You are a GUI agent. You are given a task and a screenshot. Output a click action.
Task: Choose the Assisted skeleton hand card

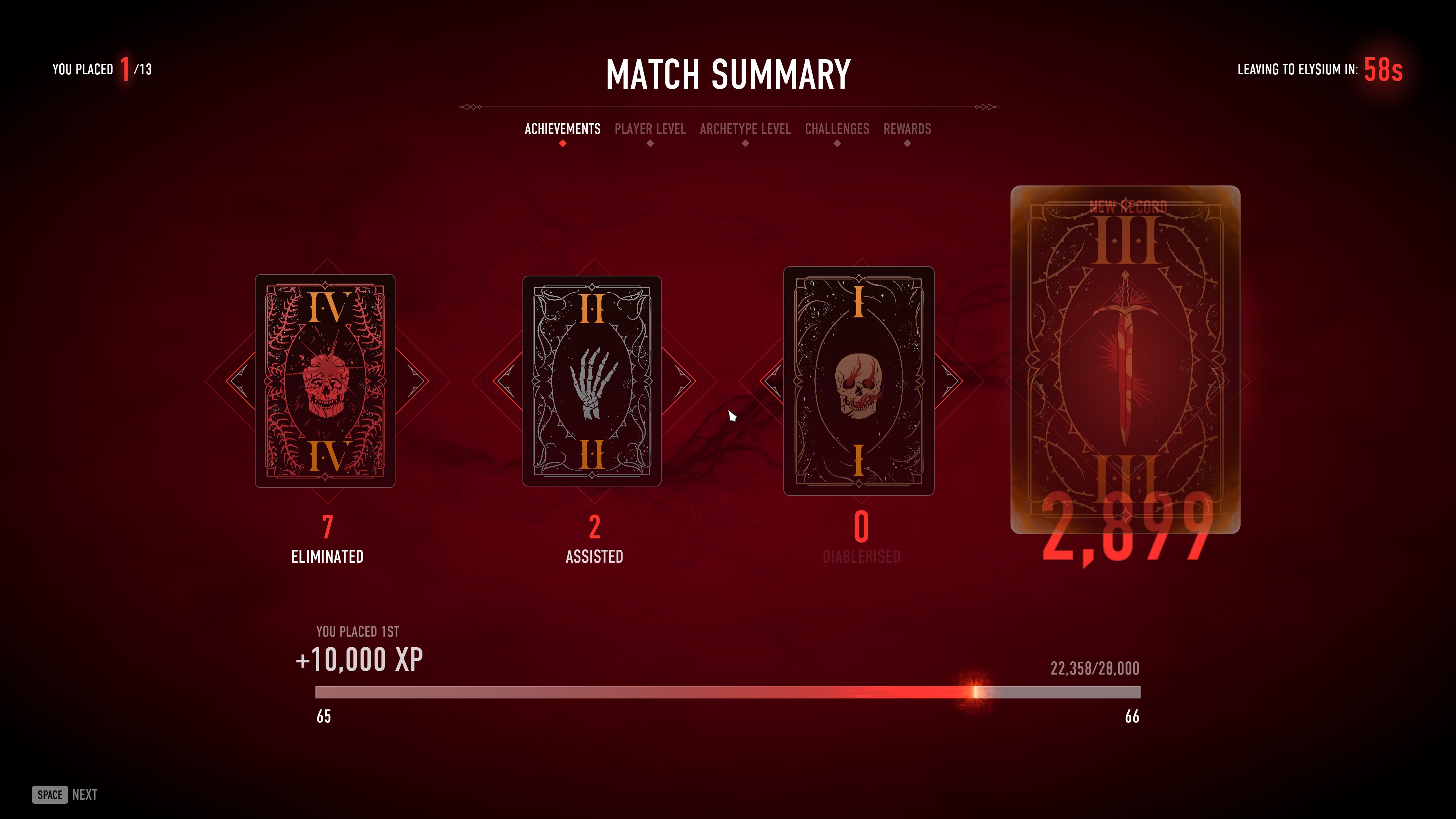pos(592,380)
